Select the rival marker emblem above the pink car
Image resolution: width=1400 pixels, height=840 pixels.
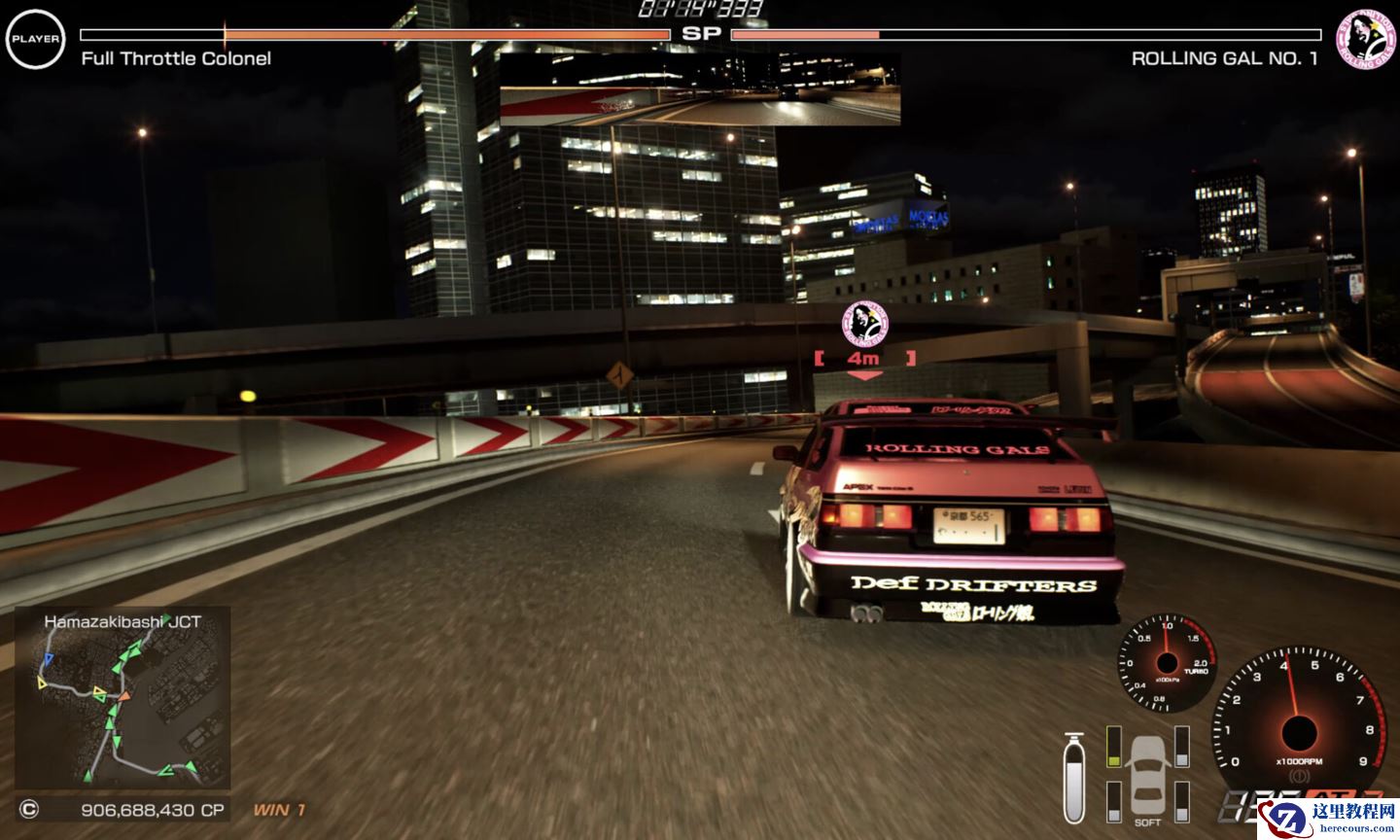point(864,323)
